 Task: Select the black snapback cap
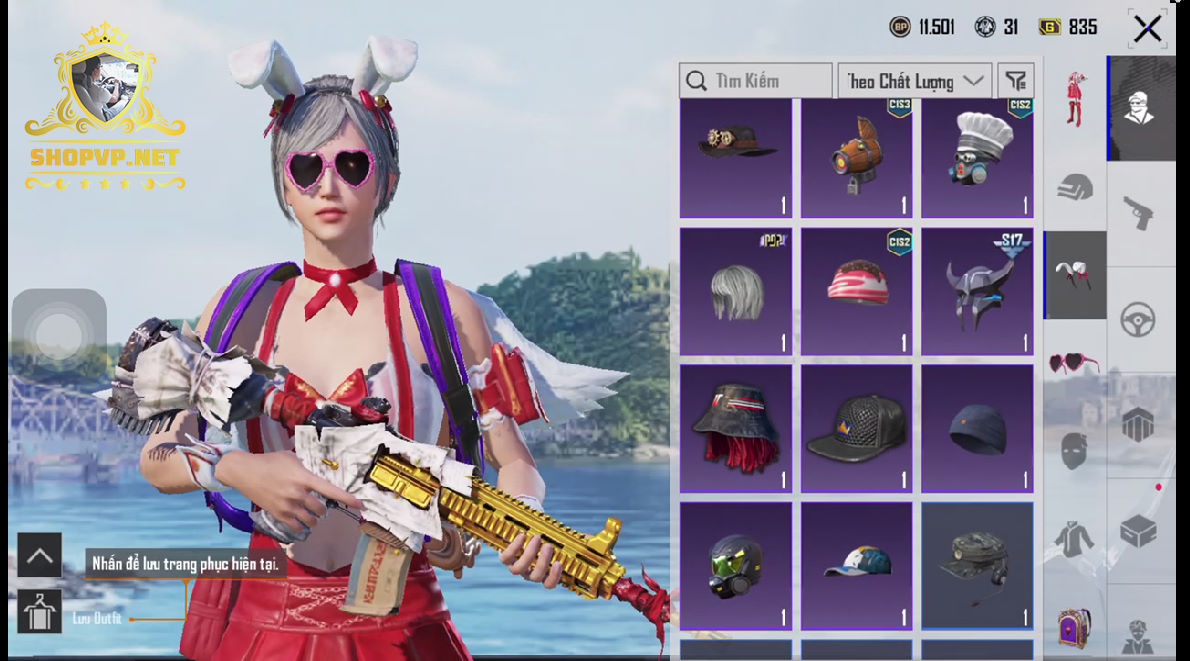857,428
